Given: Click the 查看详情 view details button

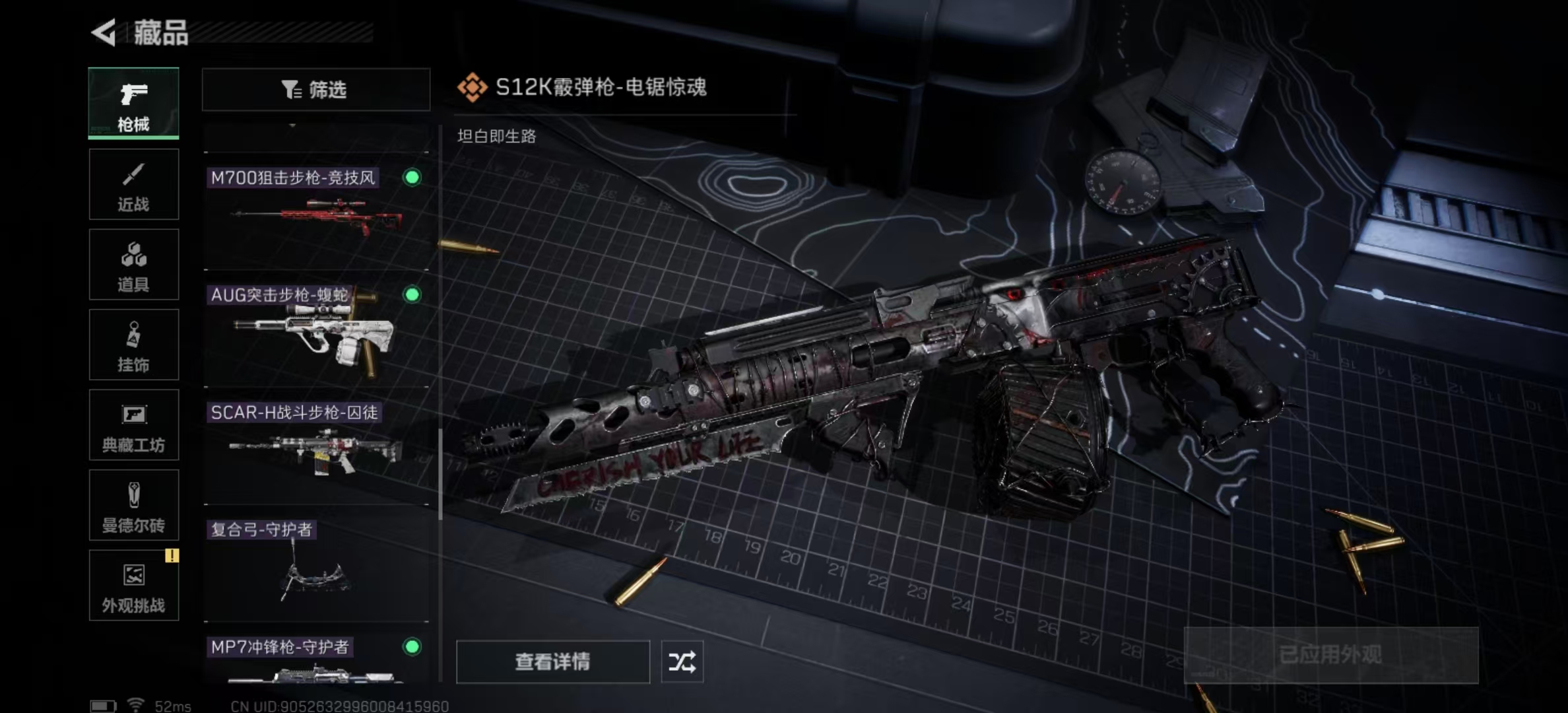Looking at the screenshot, I should (x=552, y=662).
